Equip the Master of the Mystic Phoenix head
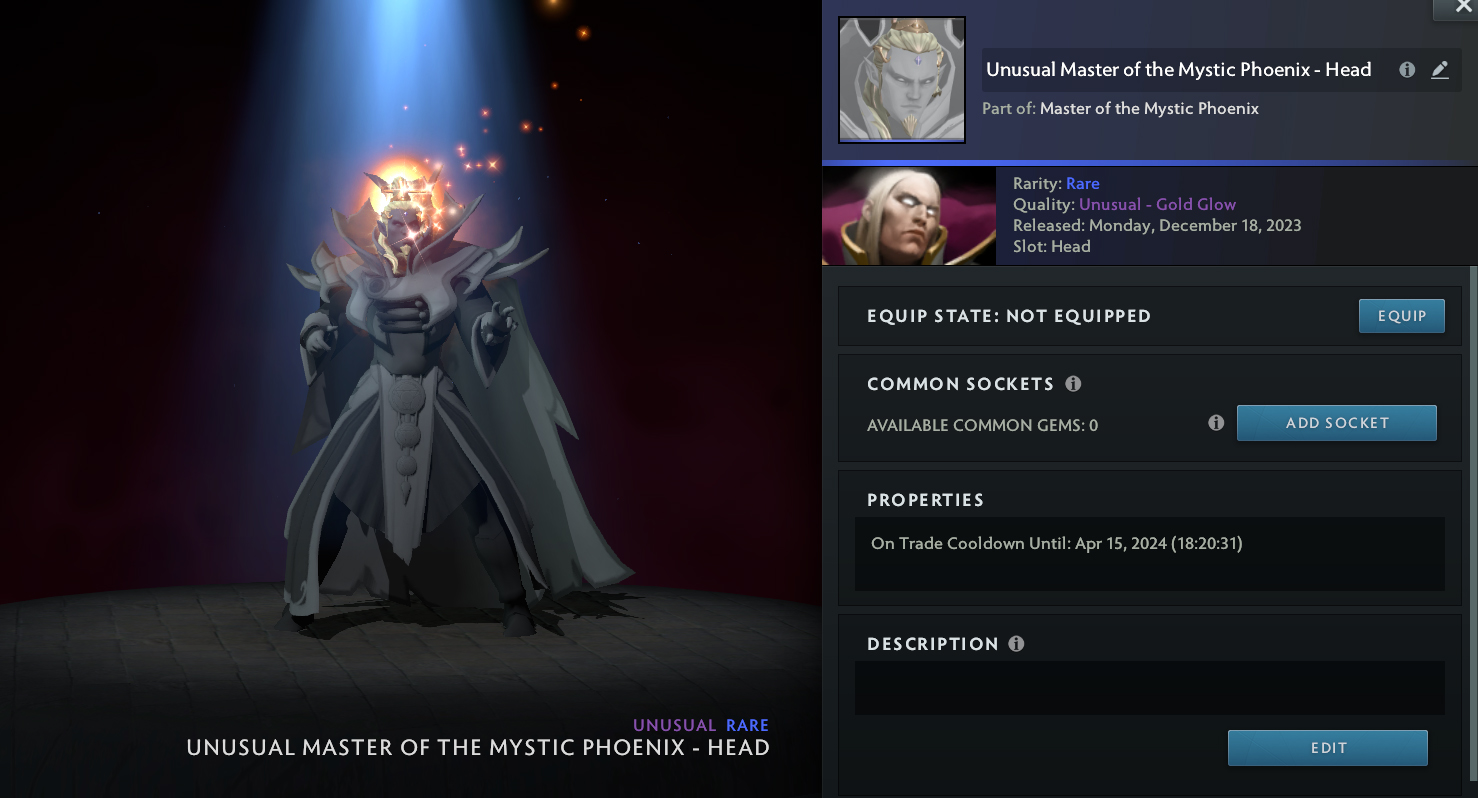Image resolution: width=1478 pixels, height=798 pixels. 1401,316
